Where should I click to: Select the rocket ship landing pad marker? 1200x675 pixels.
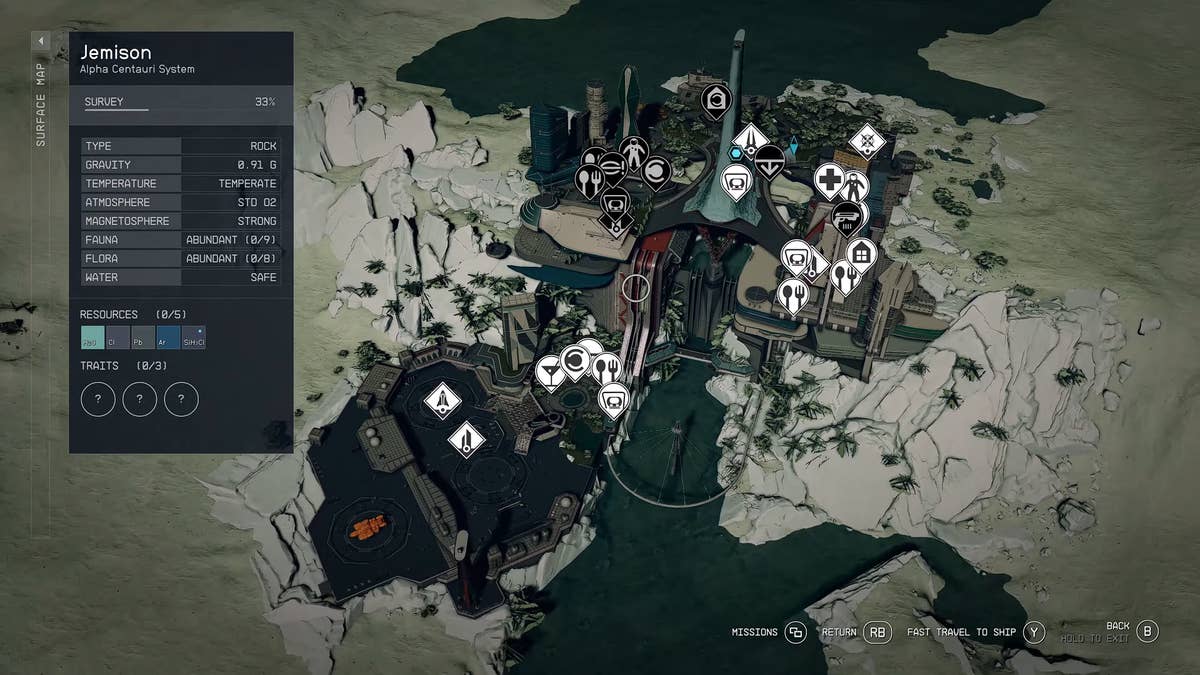point(441,400)
